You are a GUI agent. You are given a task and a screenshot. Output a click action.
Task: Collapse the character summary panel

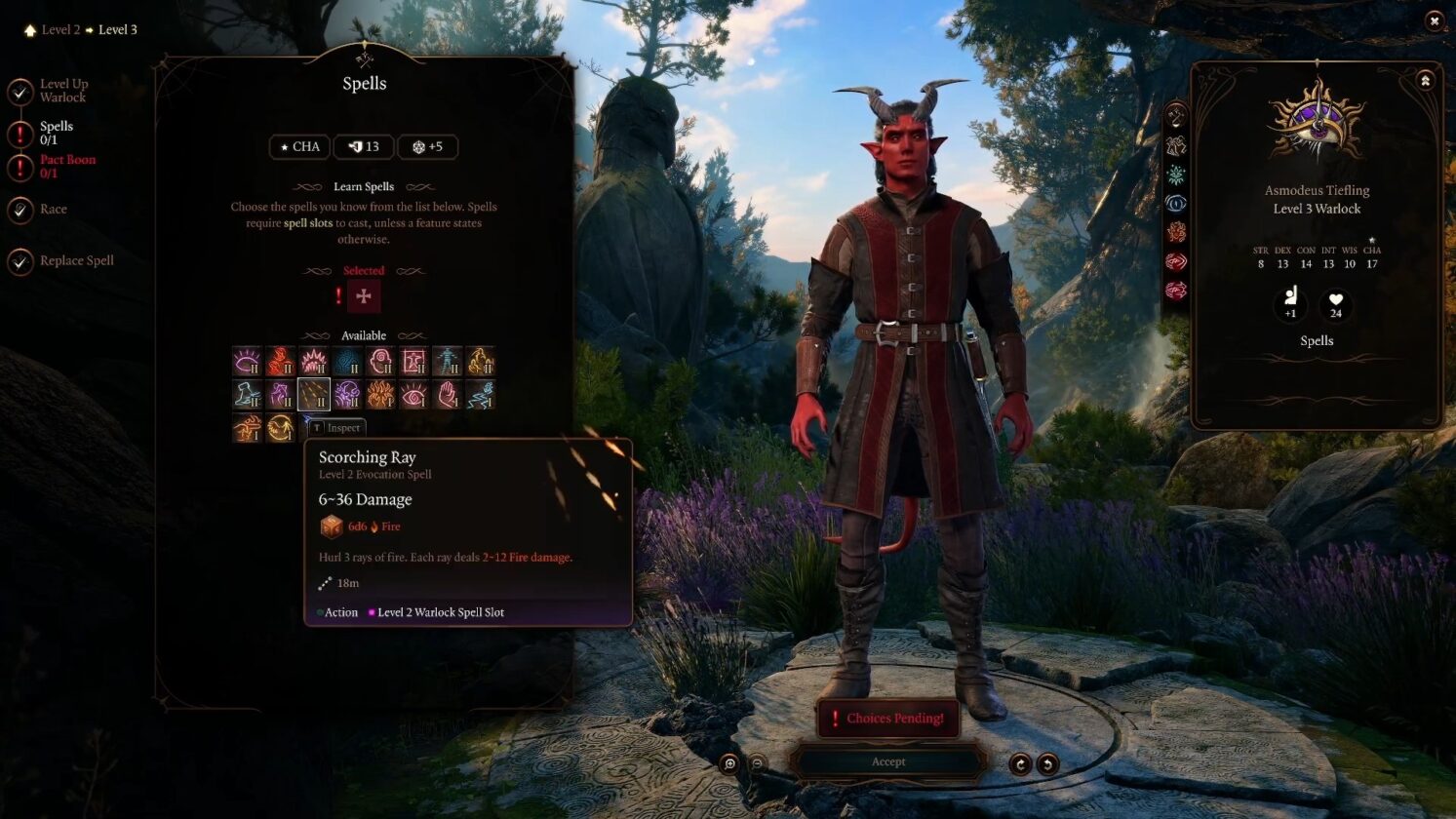(x=1425, y=81)
